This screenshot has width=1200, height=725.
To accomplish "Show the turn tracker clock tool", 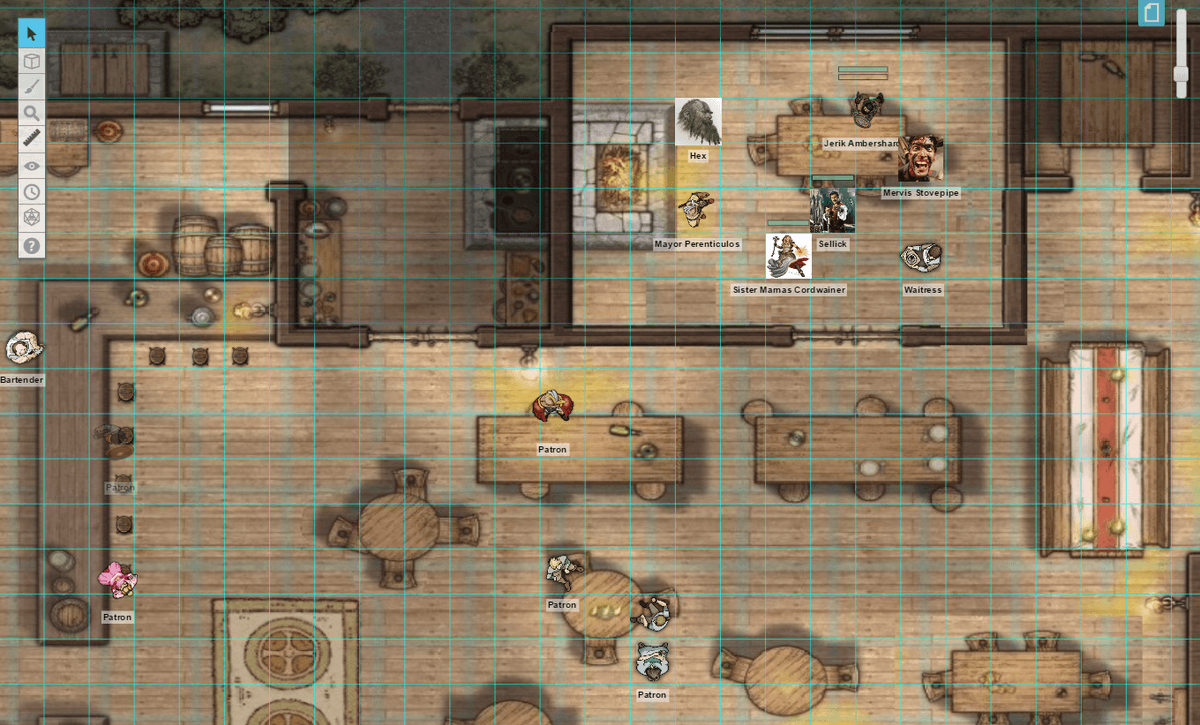I will pyautogui.click(x=32, y=192).
